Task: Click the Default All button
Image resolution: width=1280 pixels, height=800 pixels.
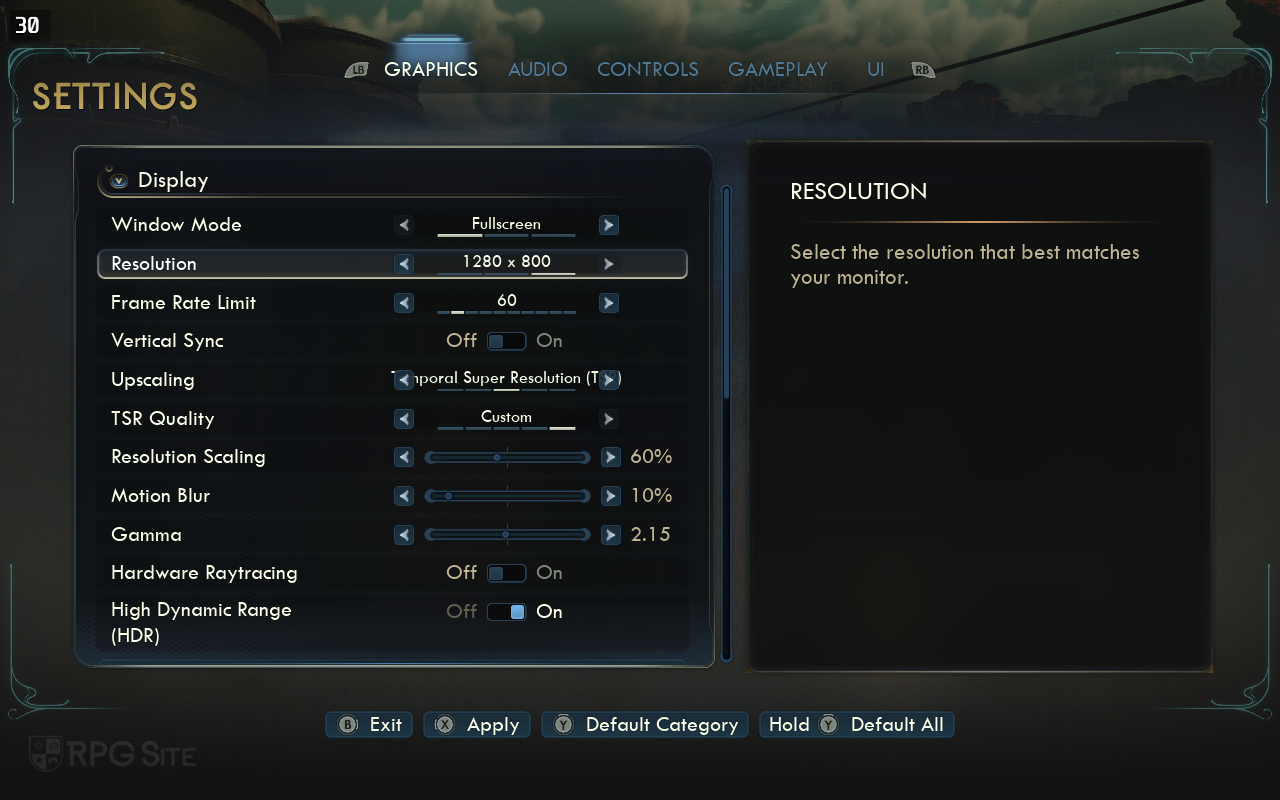Action: point(857,725)
